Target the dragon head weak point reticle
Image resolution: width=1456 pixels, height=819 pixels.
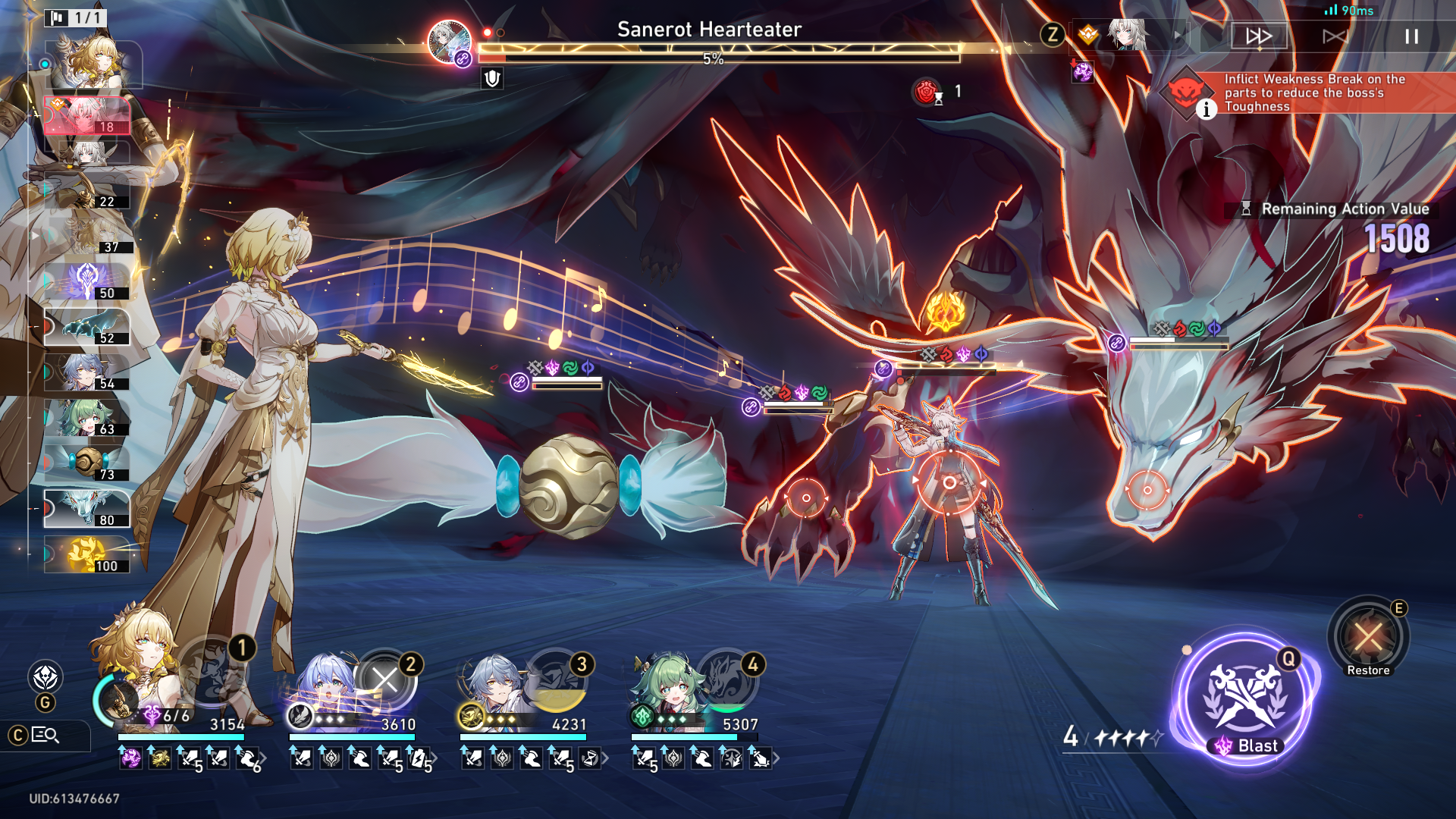click(1147, 490)
